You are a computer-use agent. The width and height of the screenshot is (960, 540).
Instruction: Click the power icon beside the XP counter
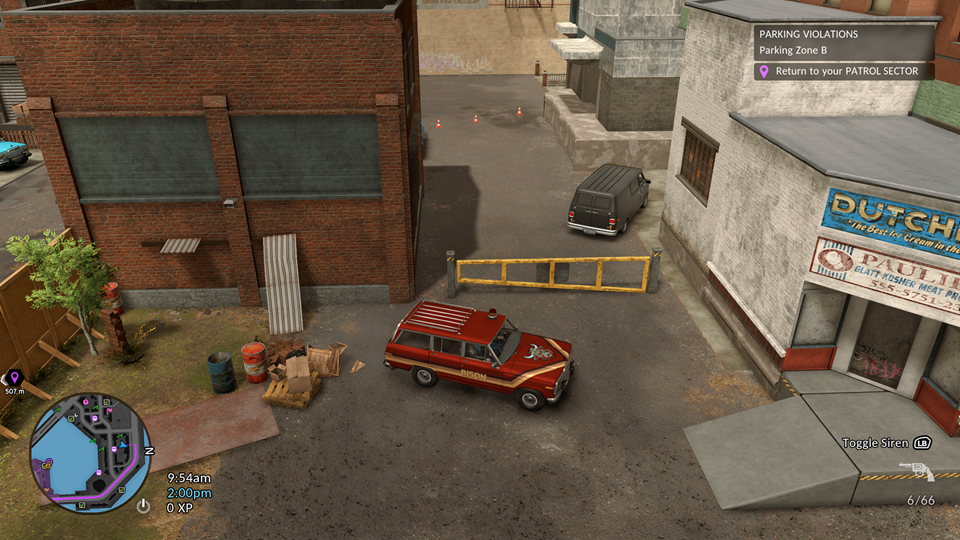pos(144,506)
